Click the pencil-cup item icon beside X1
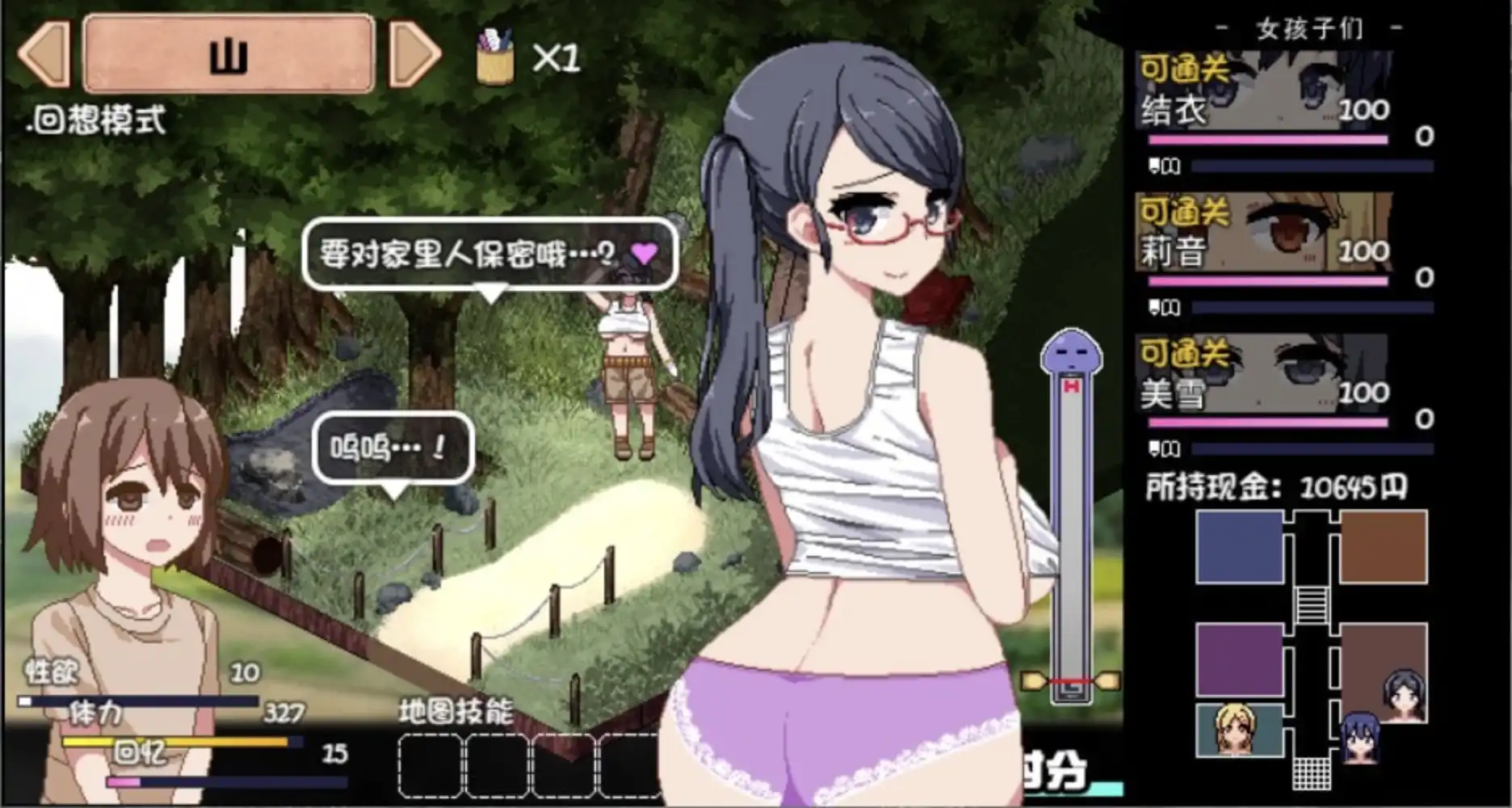 tap(495, 55)
